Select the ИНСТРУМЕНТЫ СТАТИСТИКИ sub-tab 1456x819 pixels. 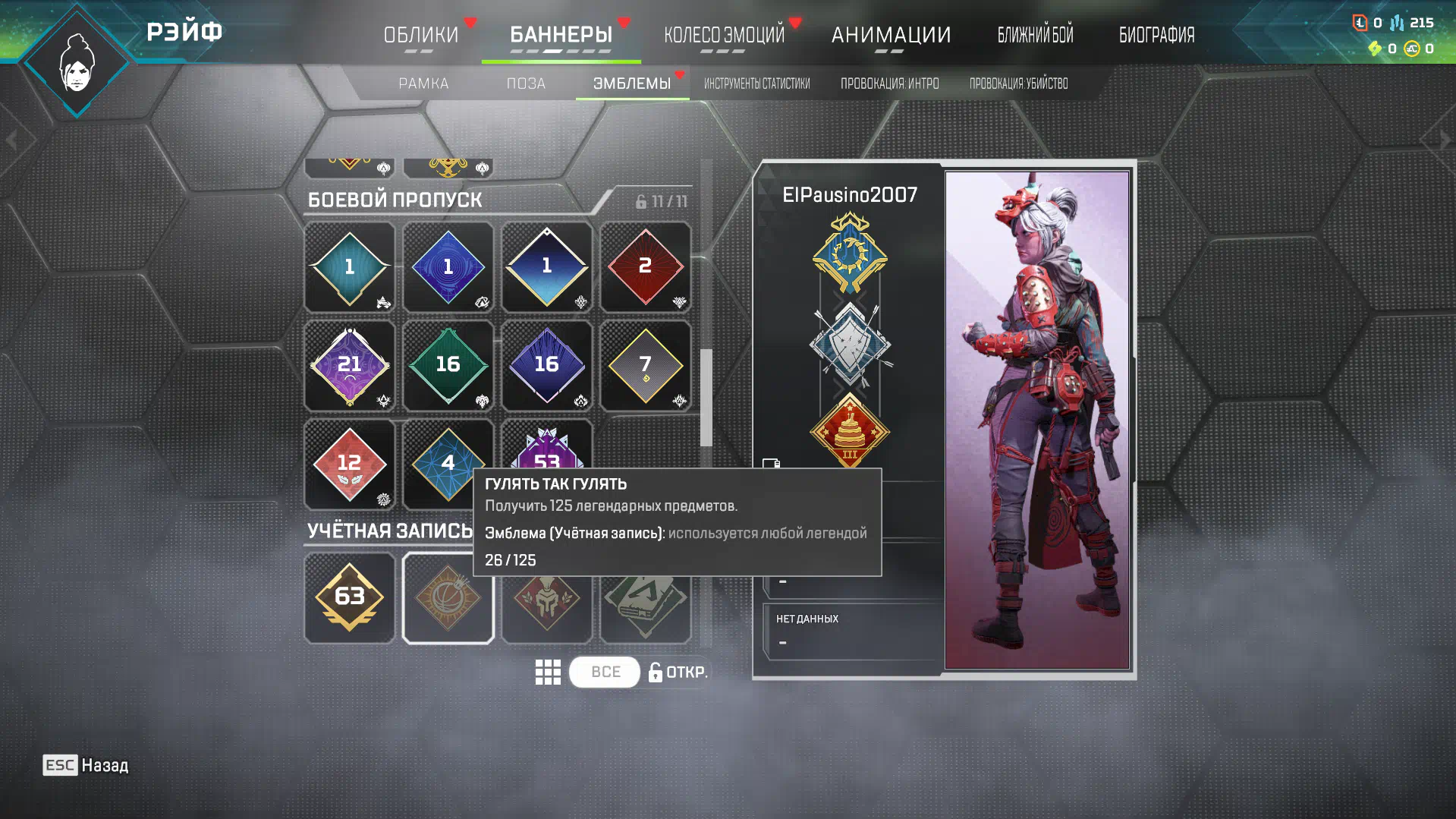click(756, 83)
